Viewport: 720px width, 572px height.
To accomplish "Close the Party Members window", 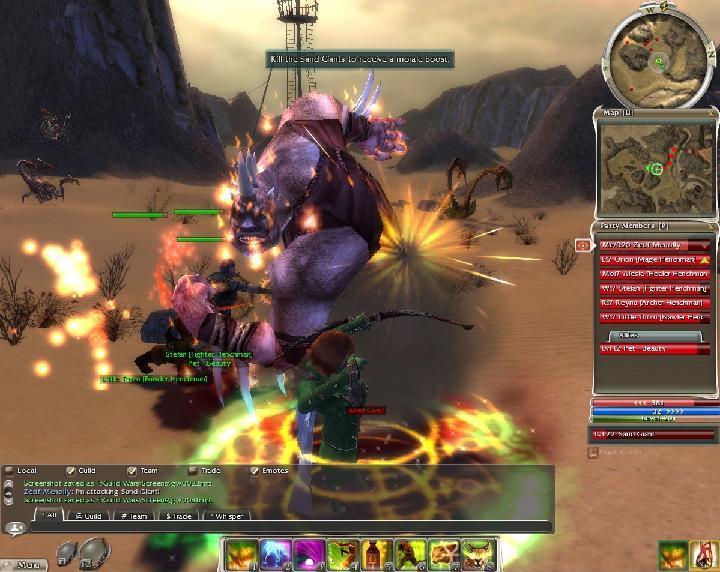I will click(x=710, y=227).
